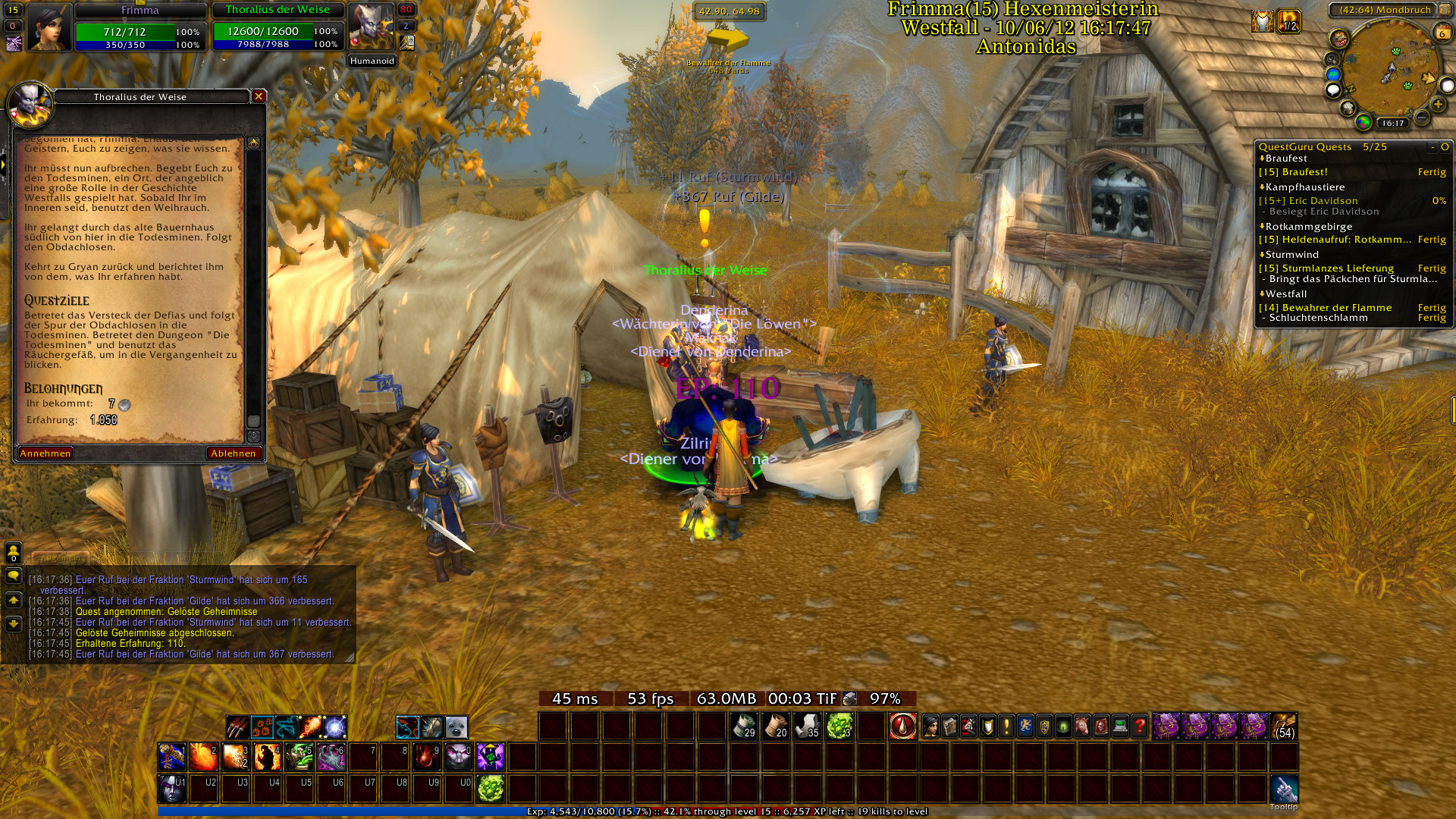The image size is (1456, 819).
Task: Select the Frimma player portrait
Action: click(49, 27)
